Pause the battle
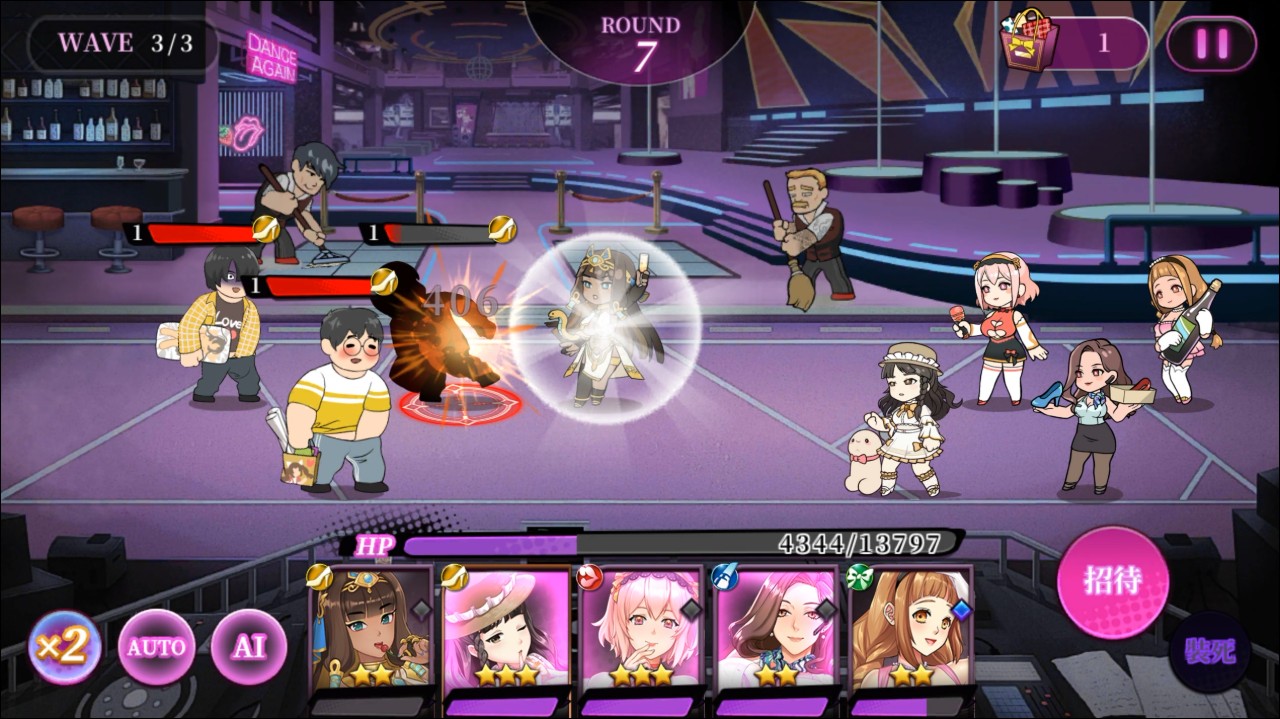 tap(1211, 44)
